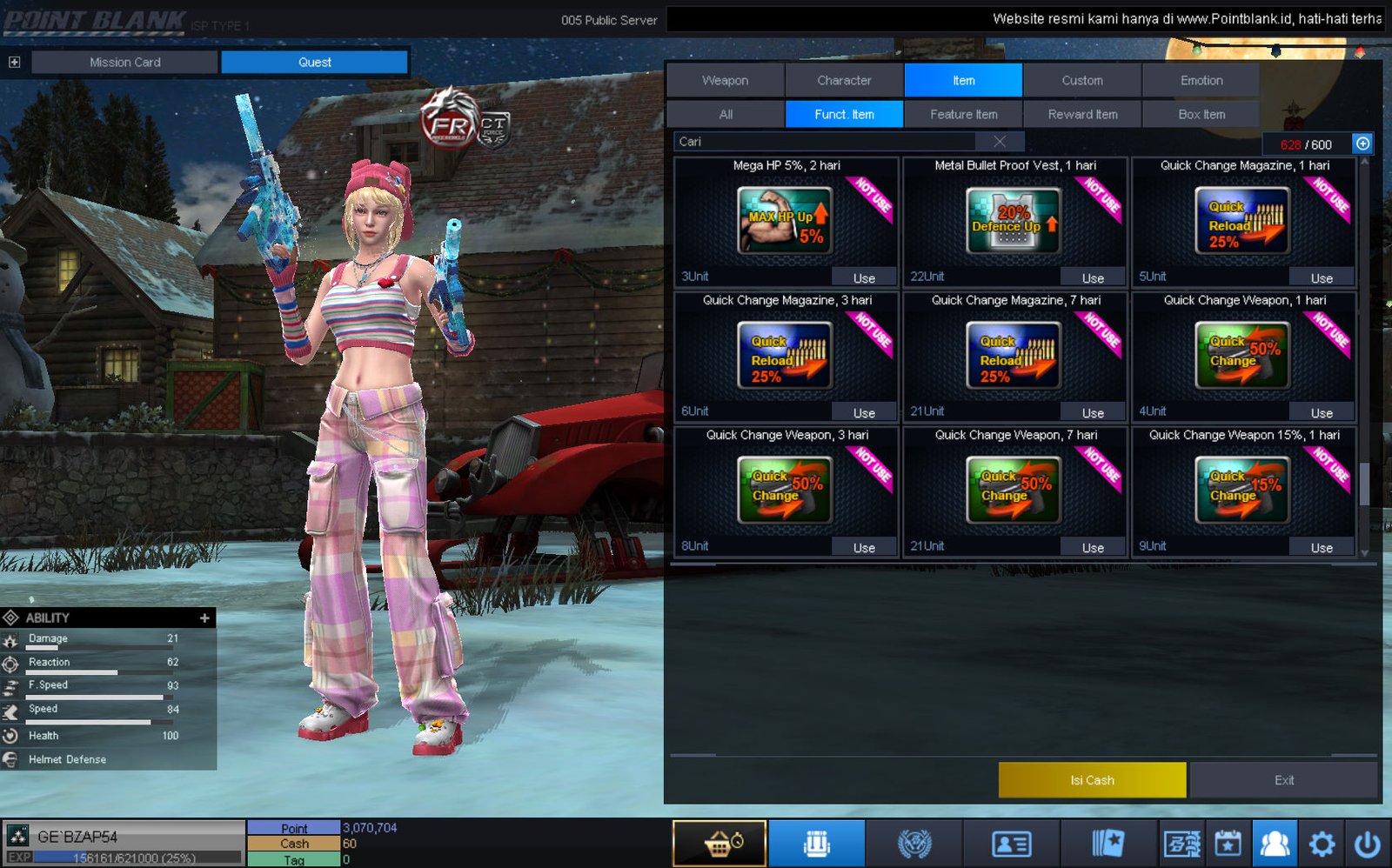Use the Mega HP 5% item
This screenshot has height=868, width=1392.
coord(863,278)
